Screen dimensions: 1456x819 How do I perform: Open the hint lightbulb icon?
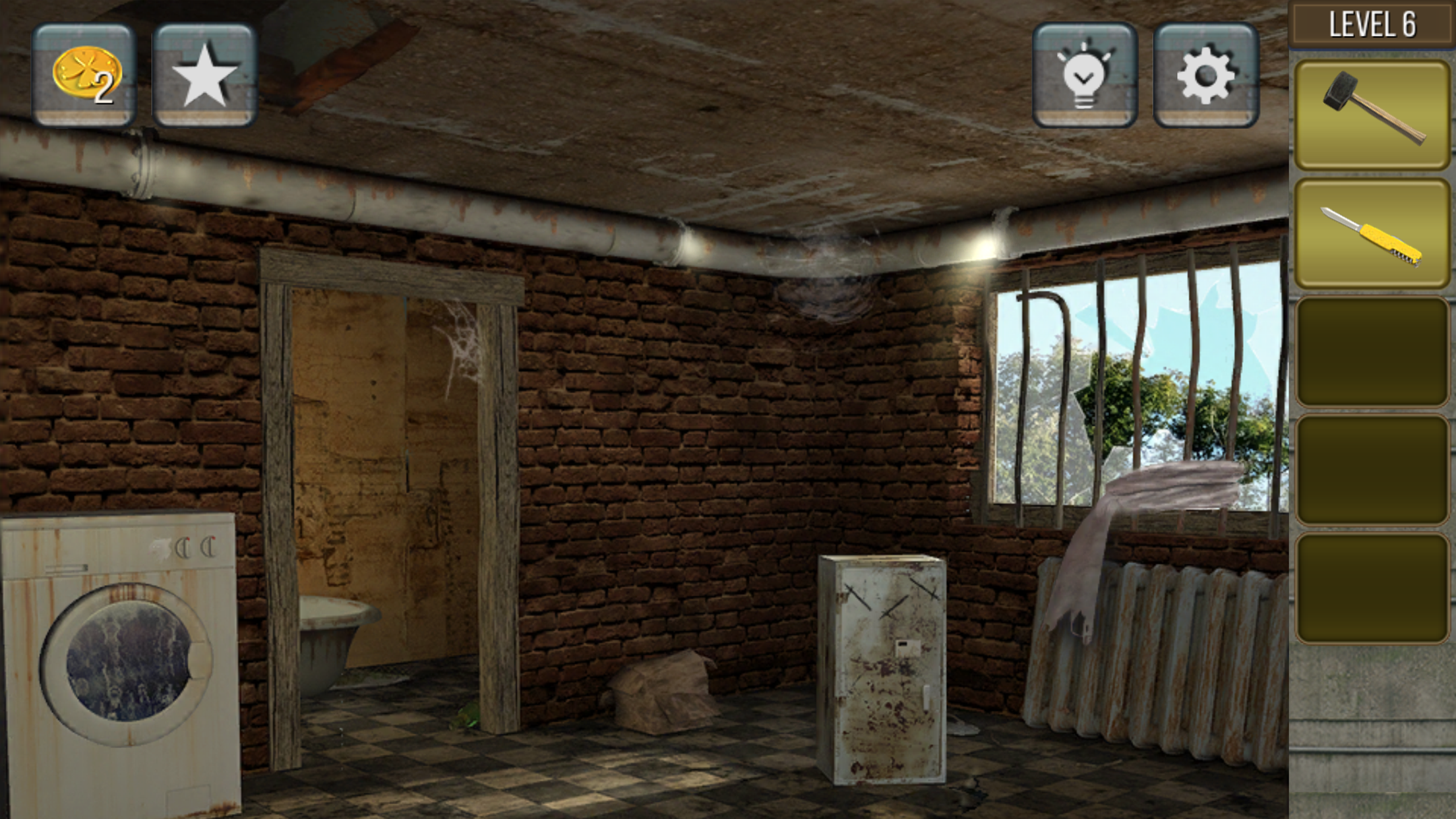(1083, 75)
